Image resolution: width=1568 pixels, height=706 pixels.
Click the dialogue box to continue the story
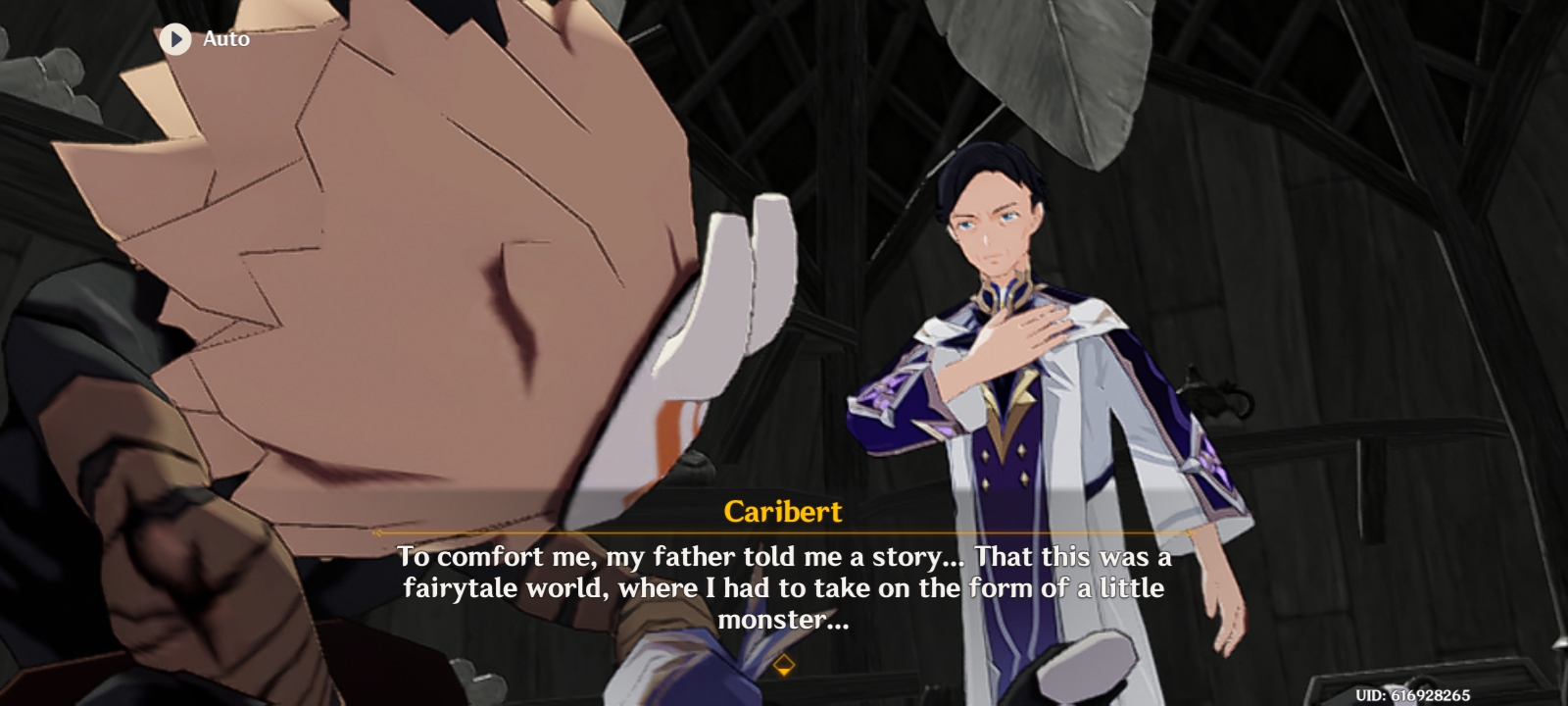point(784,588)
